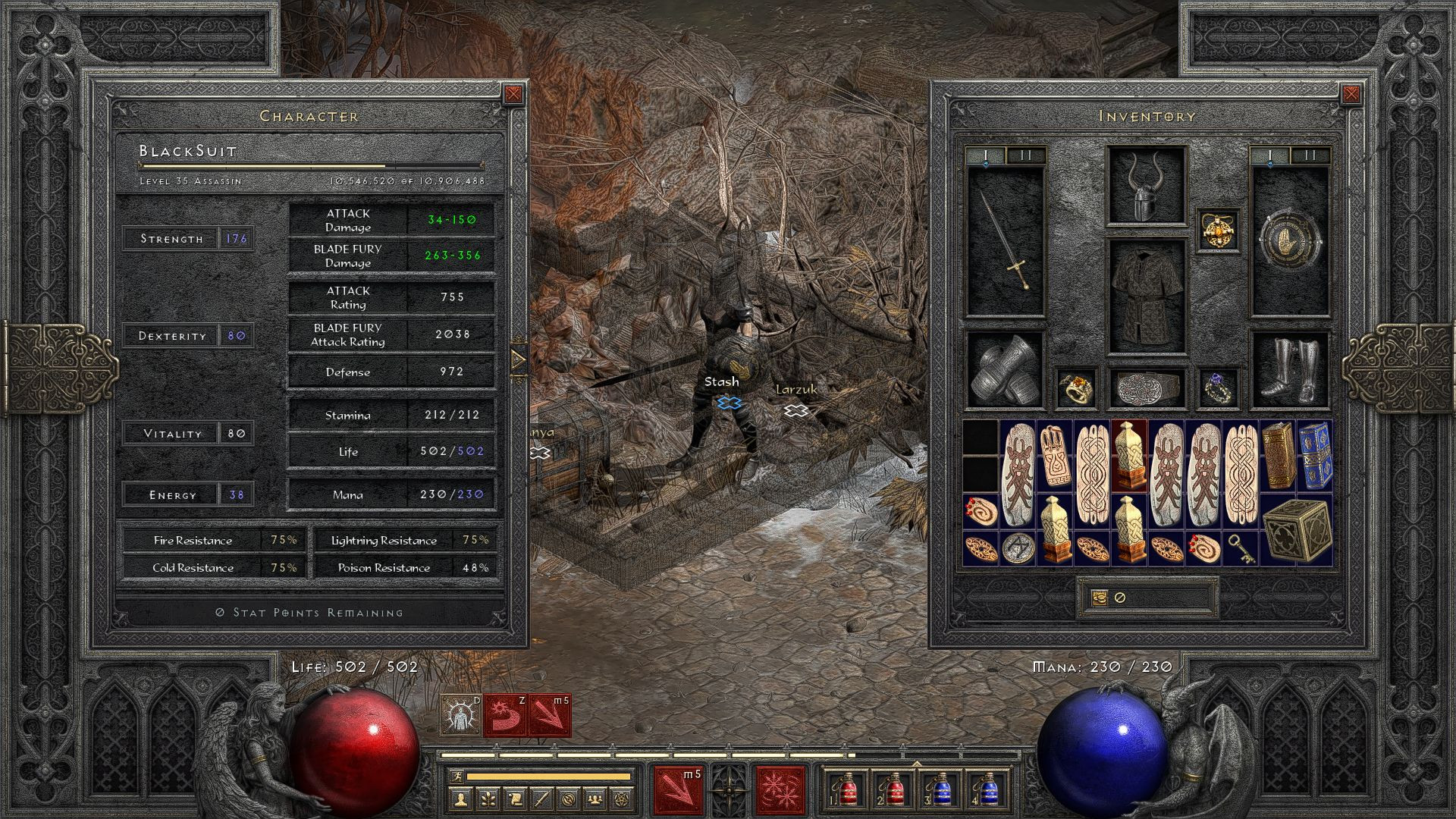This screenshot has width=1456, height=819.
Task: Toggle run/walk with the stamina runner icon
Action: [x=458, y=777]
